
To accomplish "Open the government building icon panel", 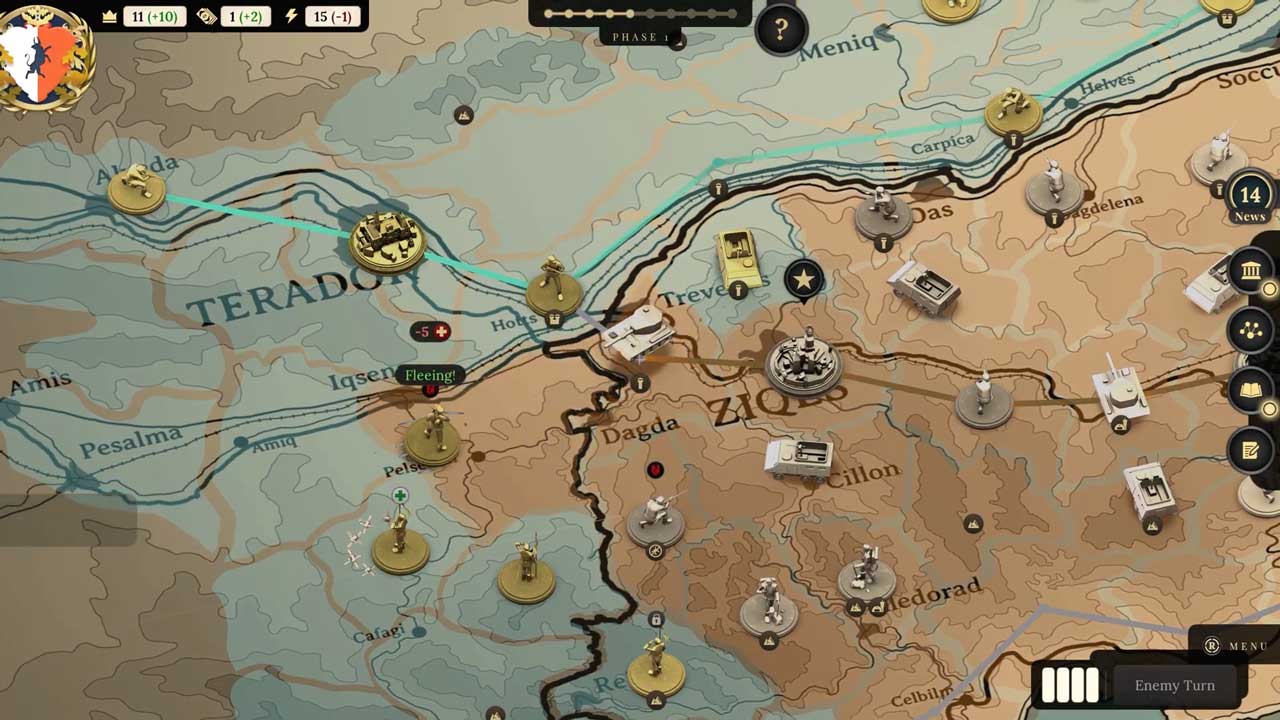I will click(x=1250, y=270).
